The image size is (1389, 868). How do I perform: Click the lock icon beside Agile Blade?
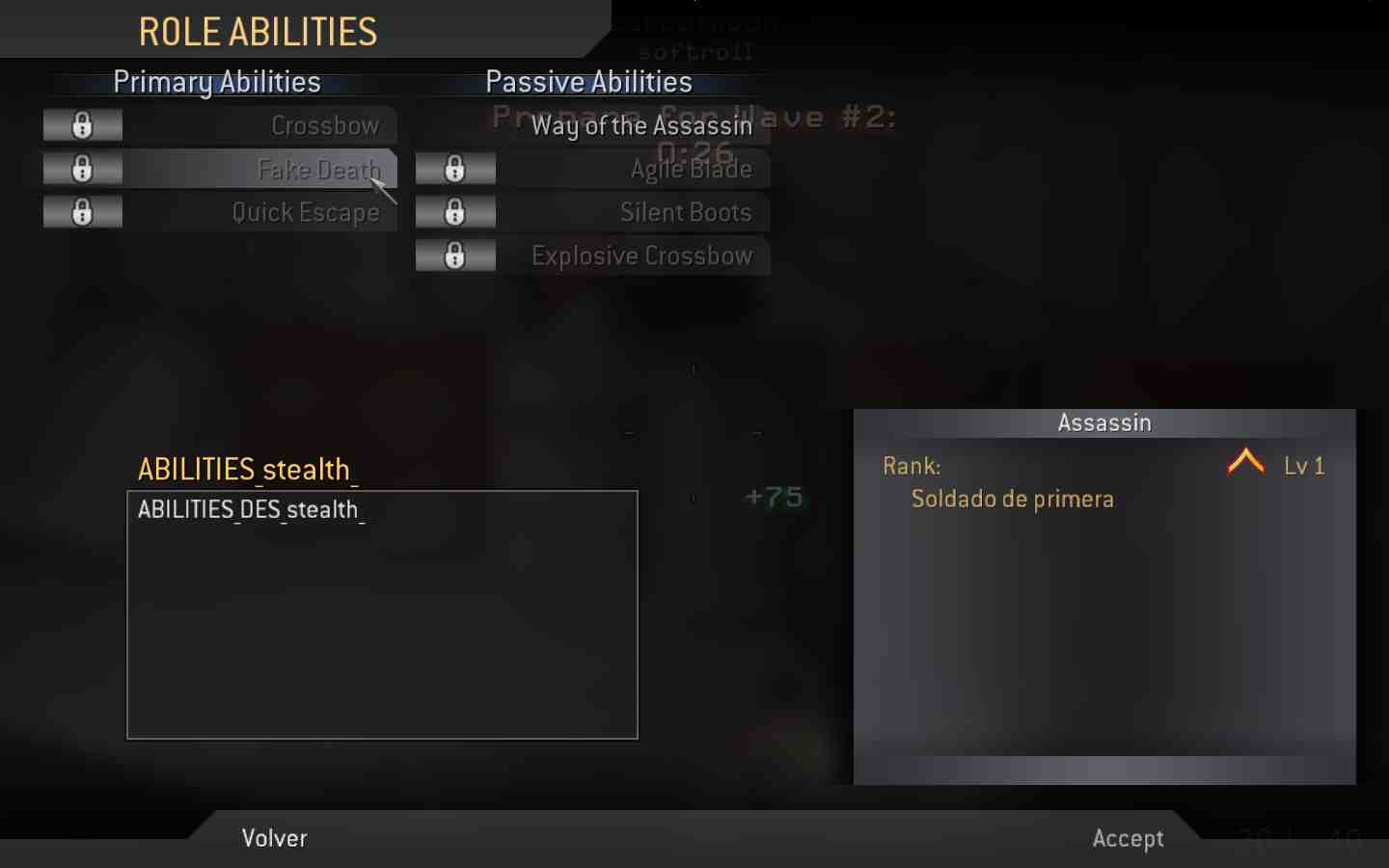point(455,168)
